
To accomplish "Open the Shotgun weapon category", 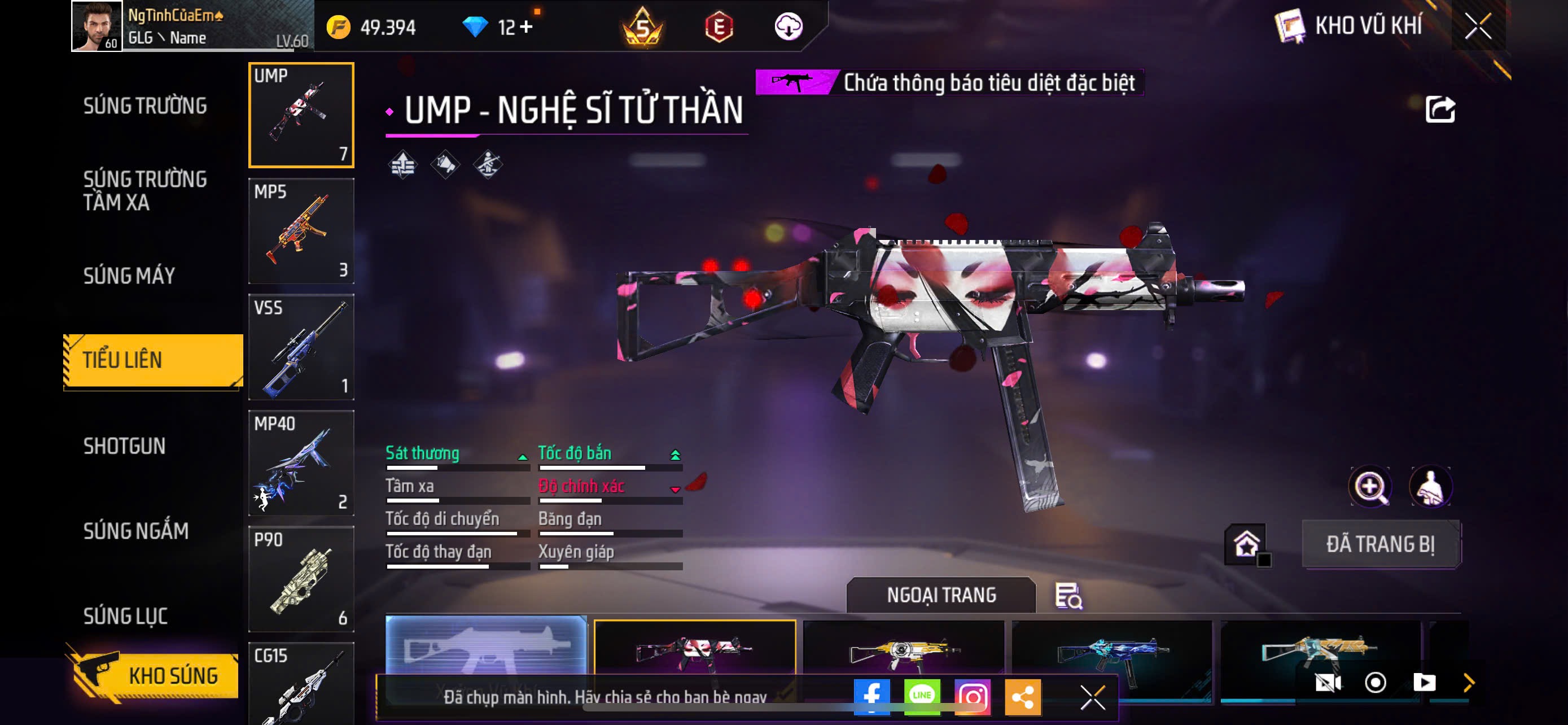I will tap(124, 446).
